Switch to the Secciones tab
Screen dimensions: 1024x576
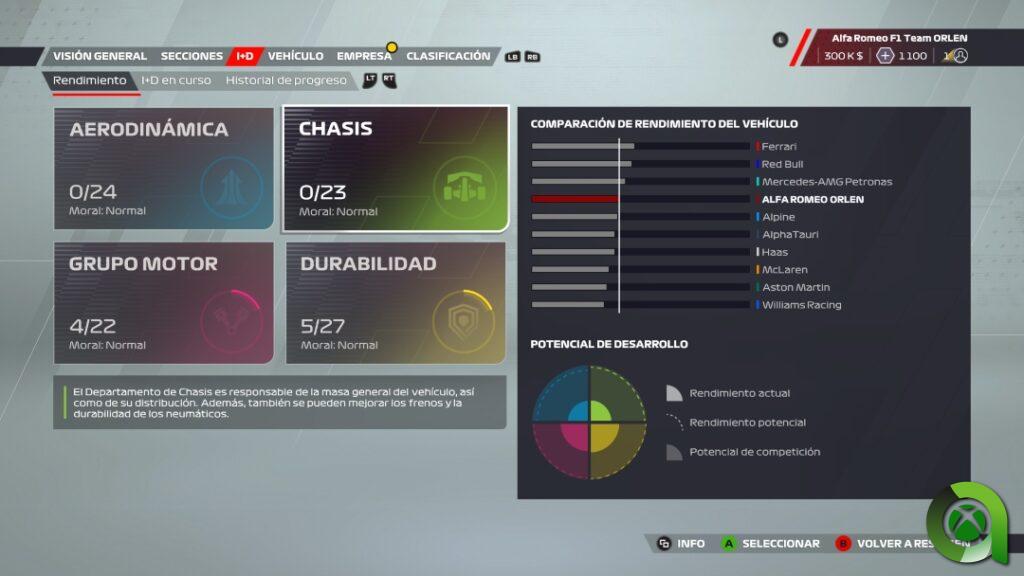191,56
